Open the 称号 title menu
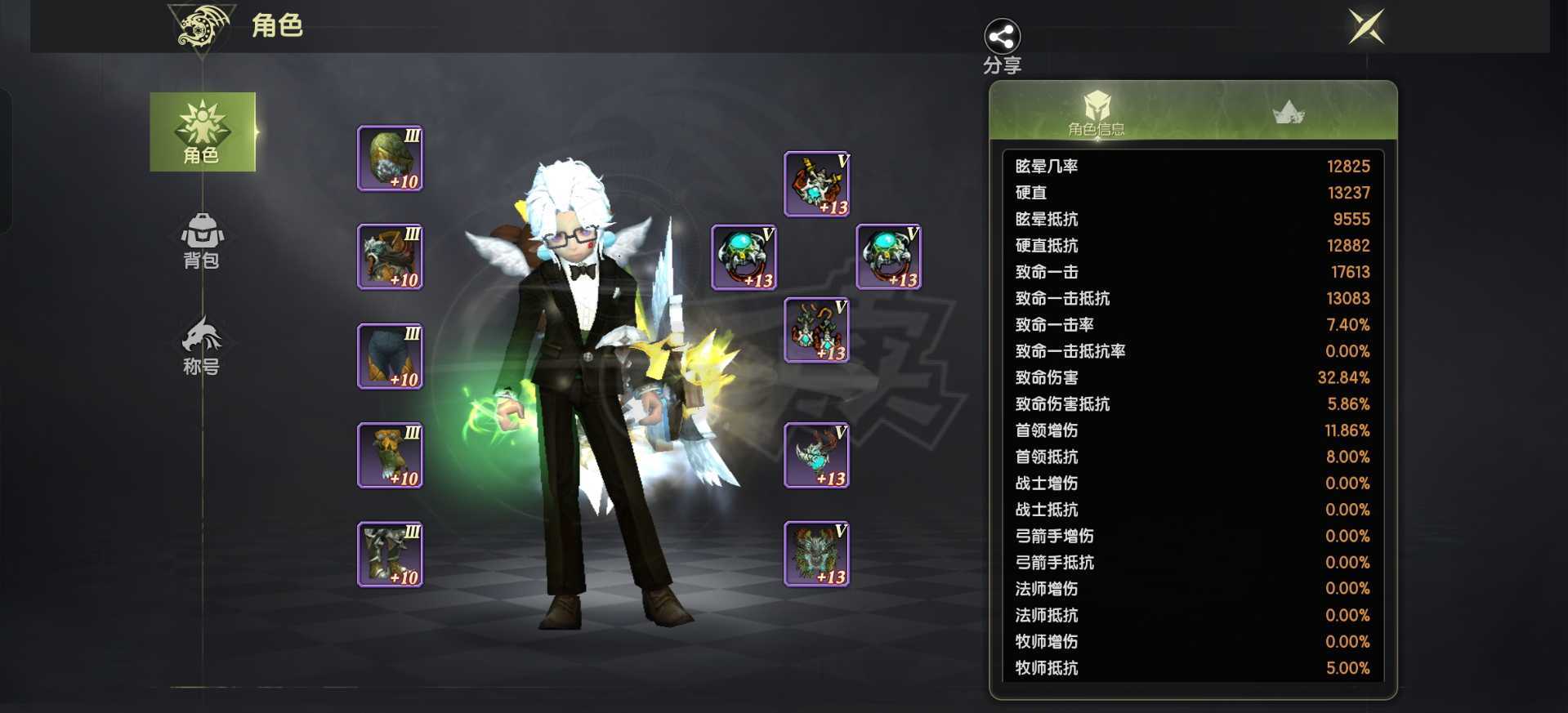This screenshot has width=1568, height=713. [202, 345]
